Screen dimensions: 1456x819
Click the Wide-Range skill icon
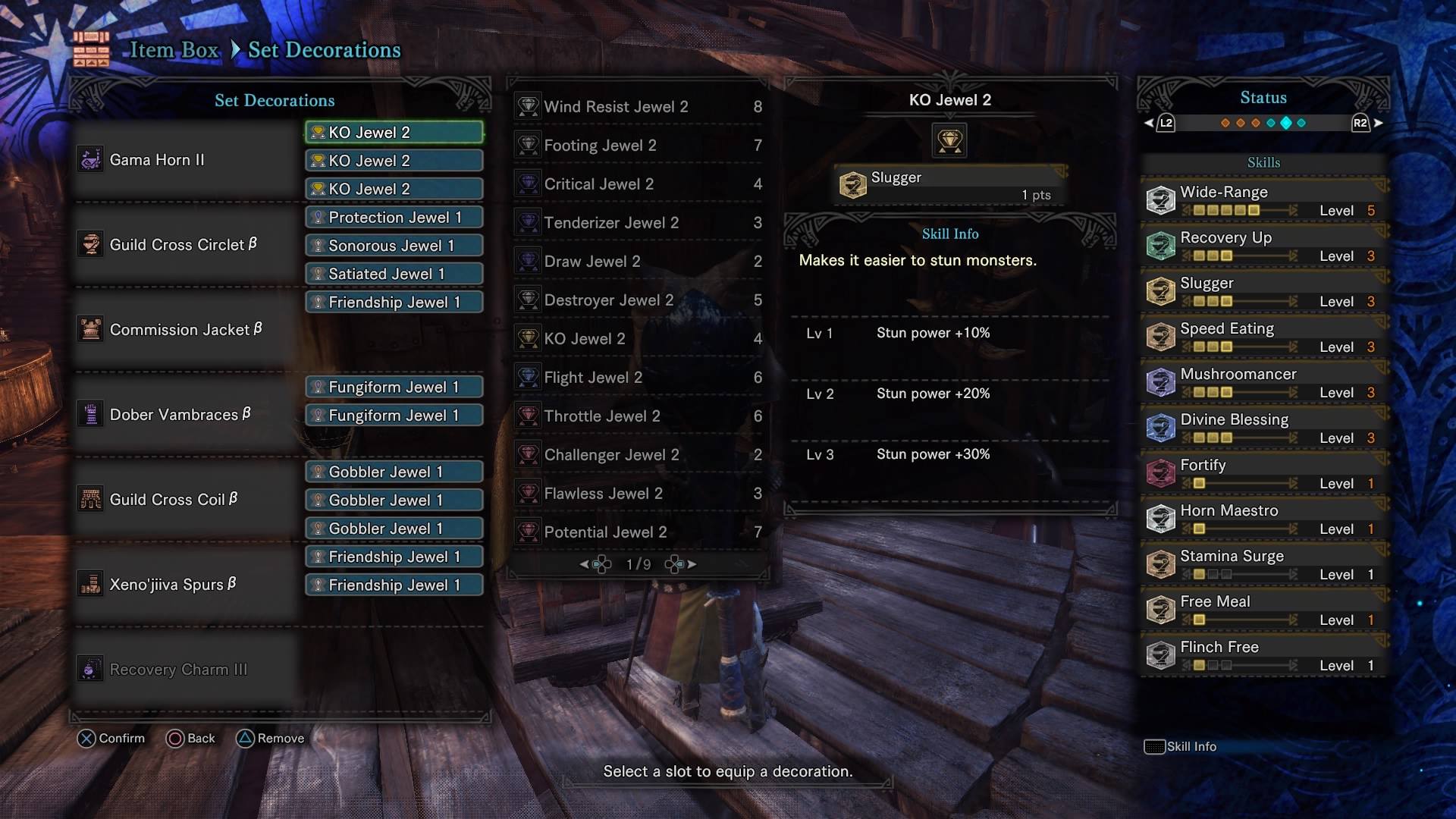(1160, 200)
